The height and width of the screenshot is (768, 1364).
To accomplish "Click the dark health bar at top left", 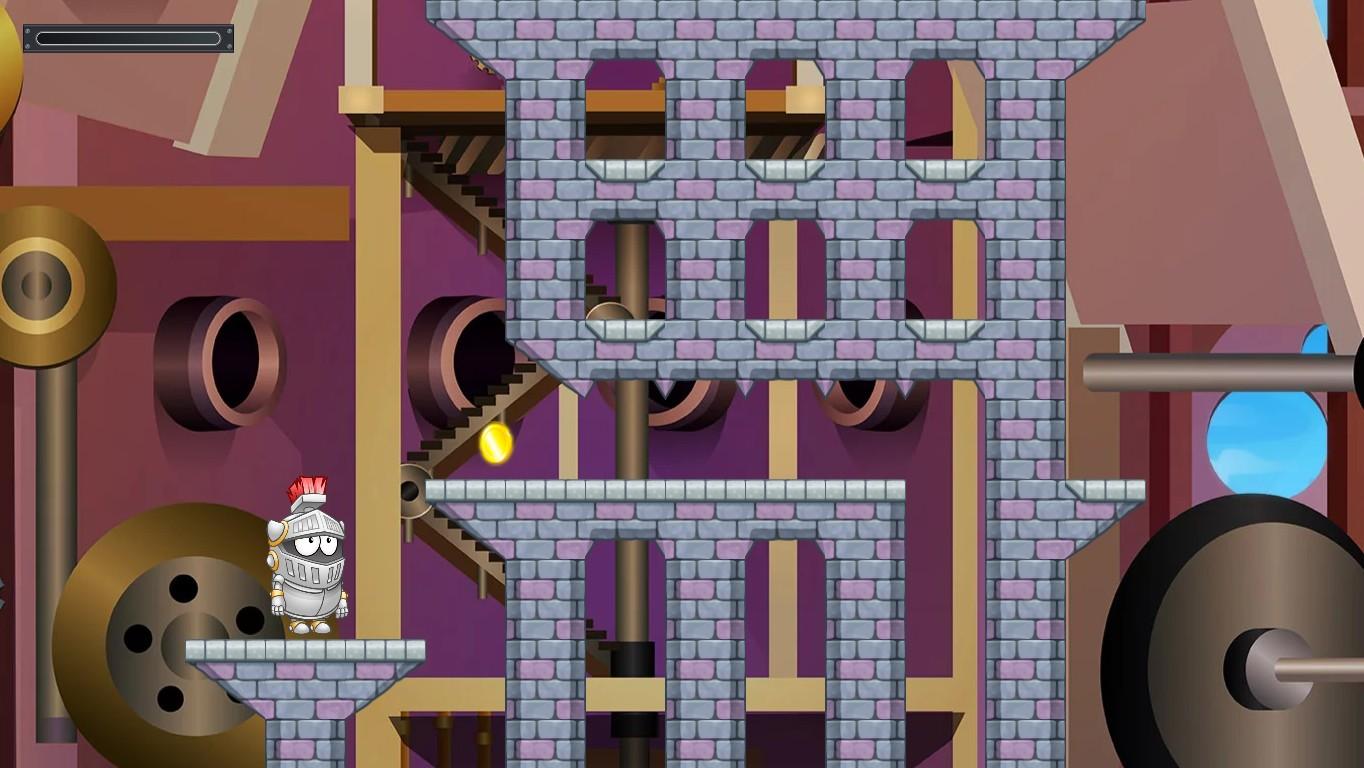I will click(127, 37).
